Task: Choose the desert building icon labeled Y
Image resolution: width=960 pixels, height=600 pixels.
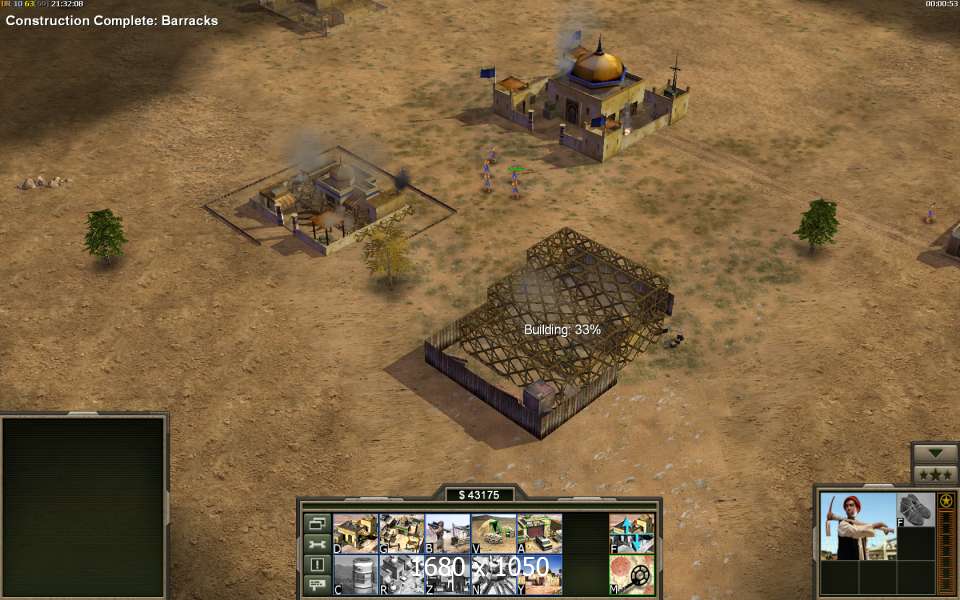Action: 539,574
